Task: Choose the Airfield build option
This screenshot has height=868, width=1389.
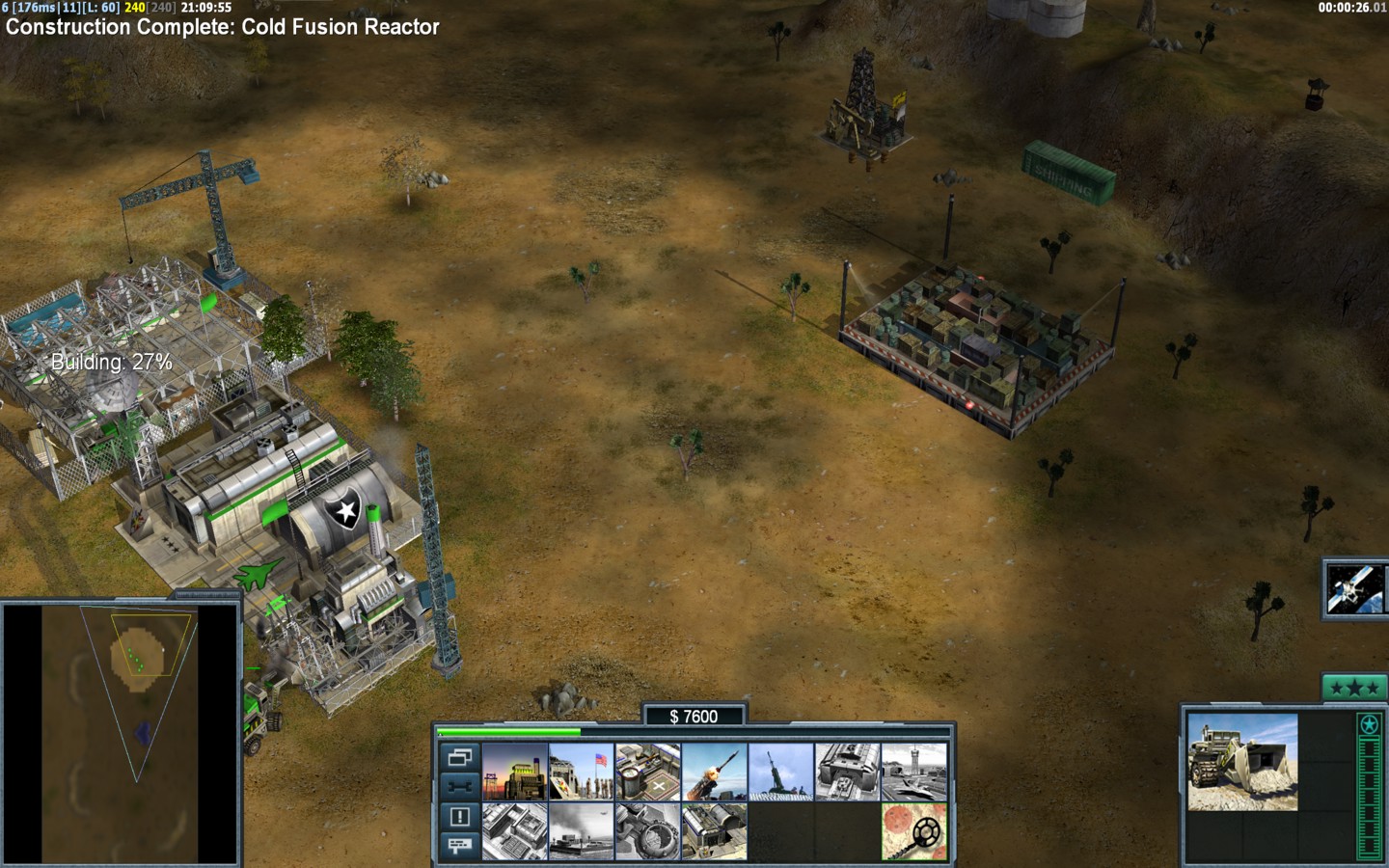Action: pyautogui.click(x=914, y=772)
